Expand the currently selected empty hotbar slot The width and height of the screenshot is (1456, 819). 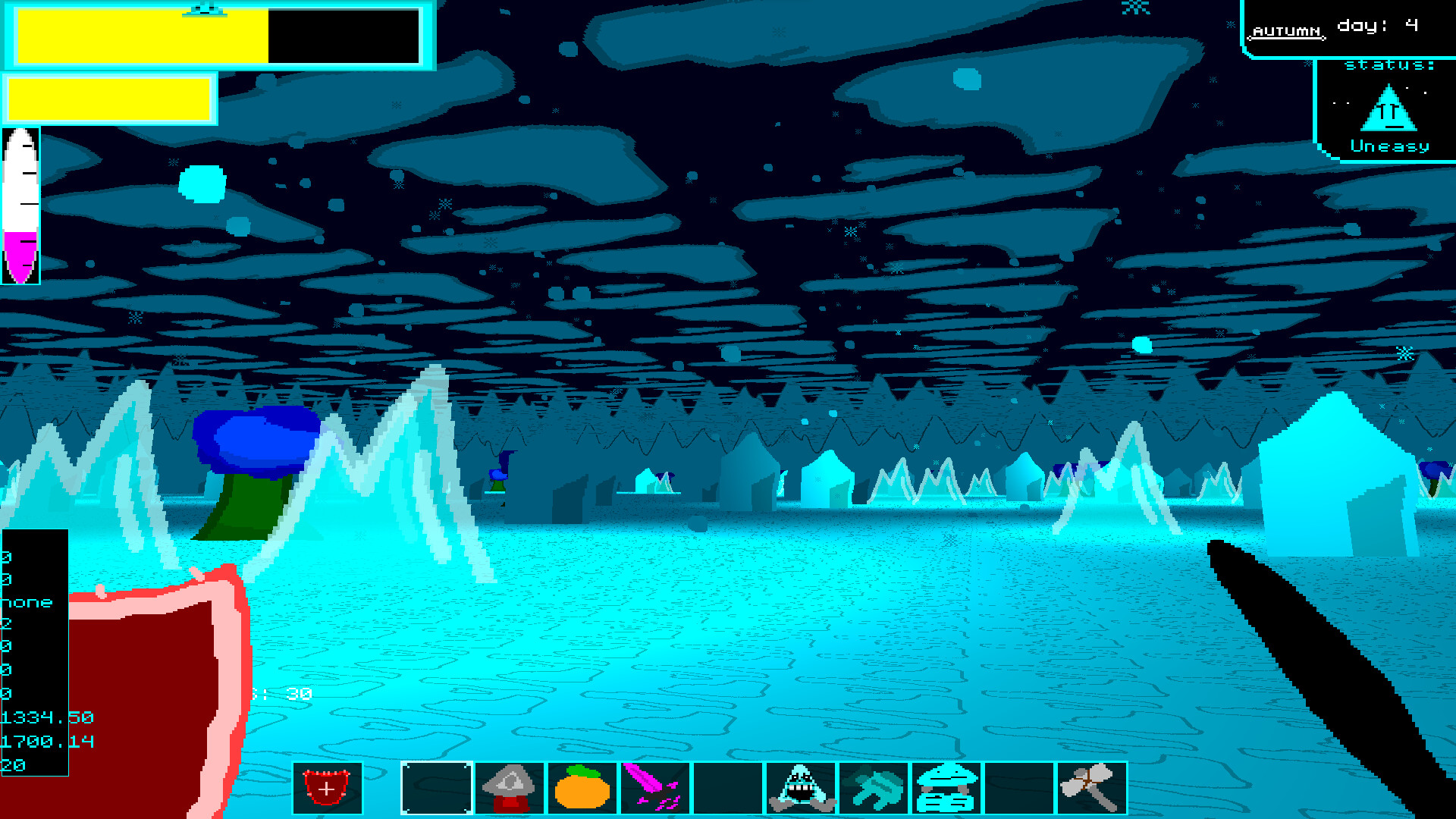click(x=436, y=789)
